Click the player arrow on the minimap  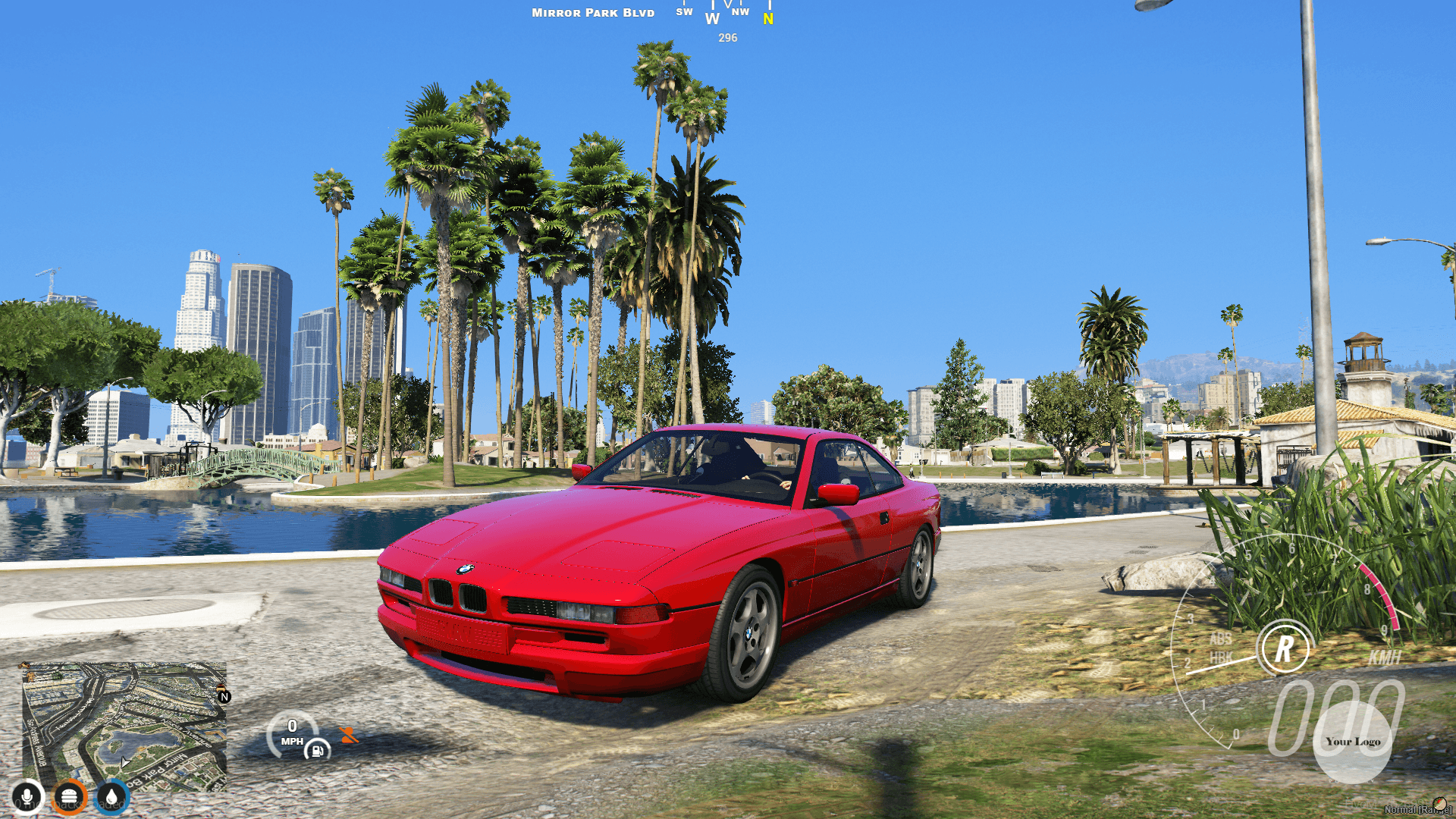[124, 763]
